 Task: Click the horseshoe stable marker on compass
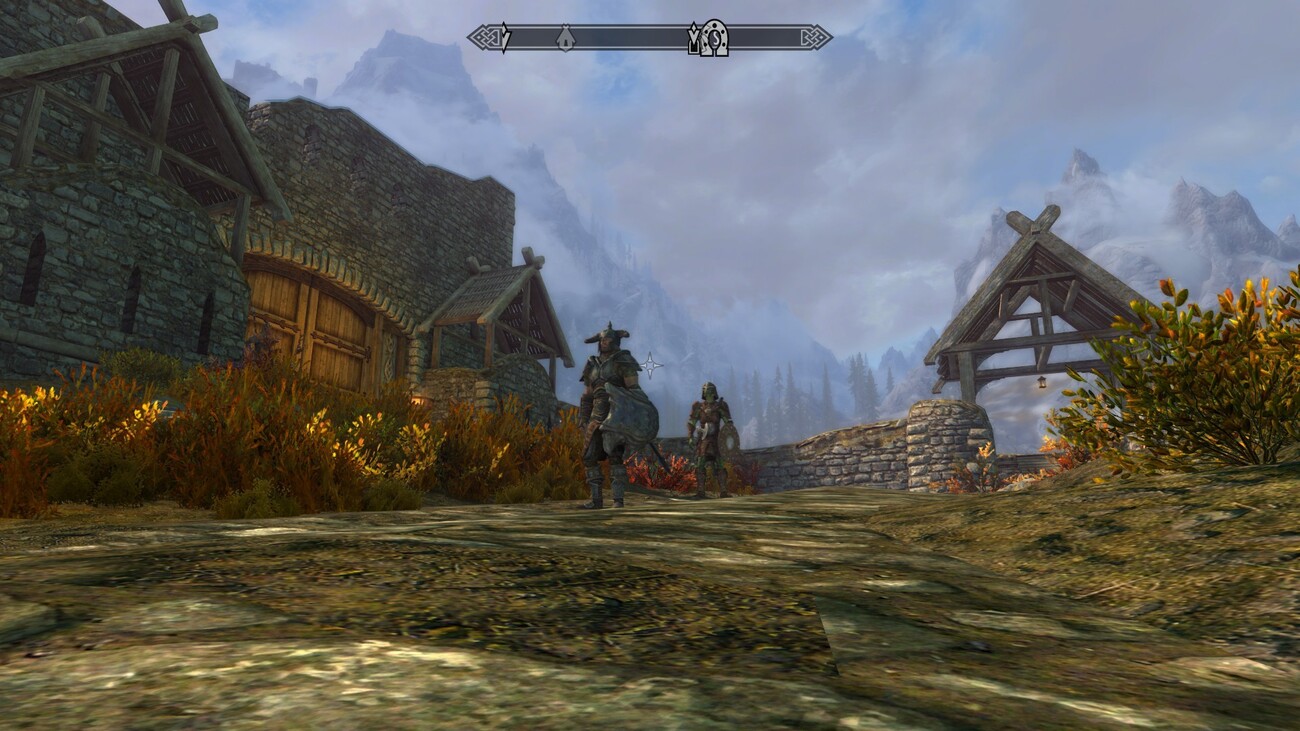click(714, 38)
